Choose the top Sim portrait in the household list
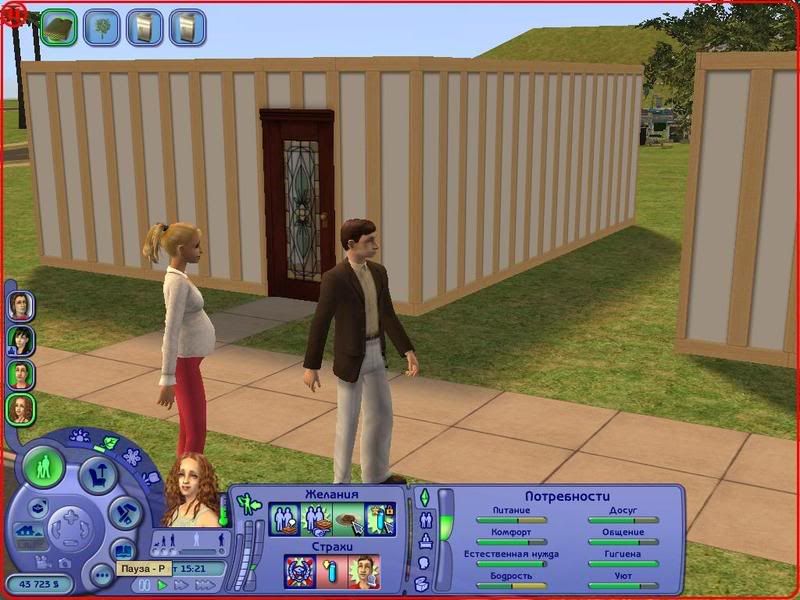The image size is (800, 600). [x=20, y=304]
